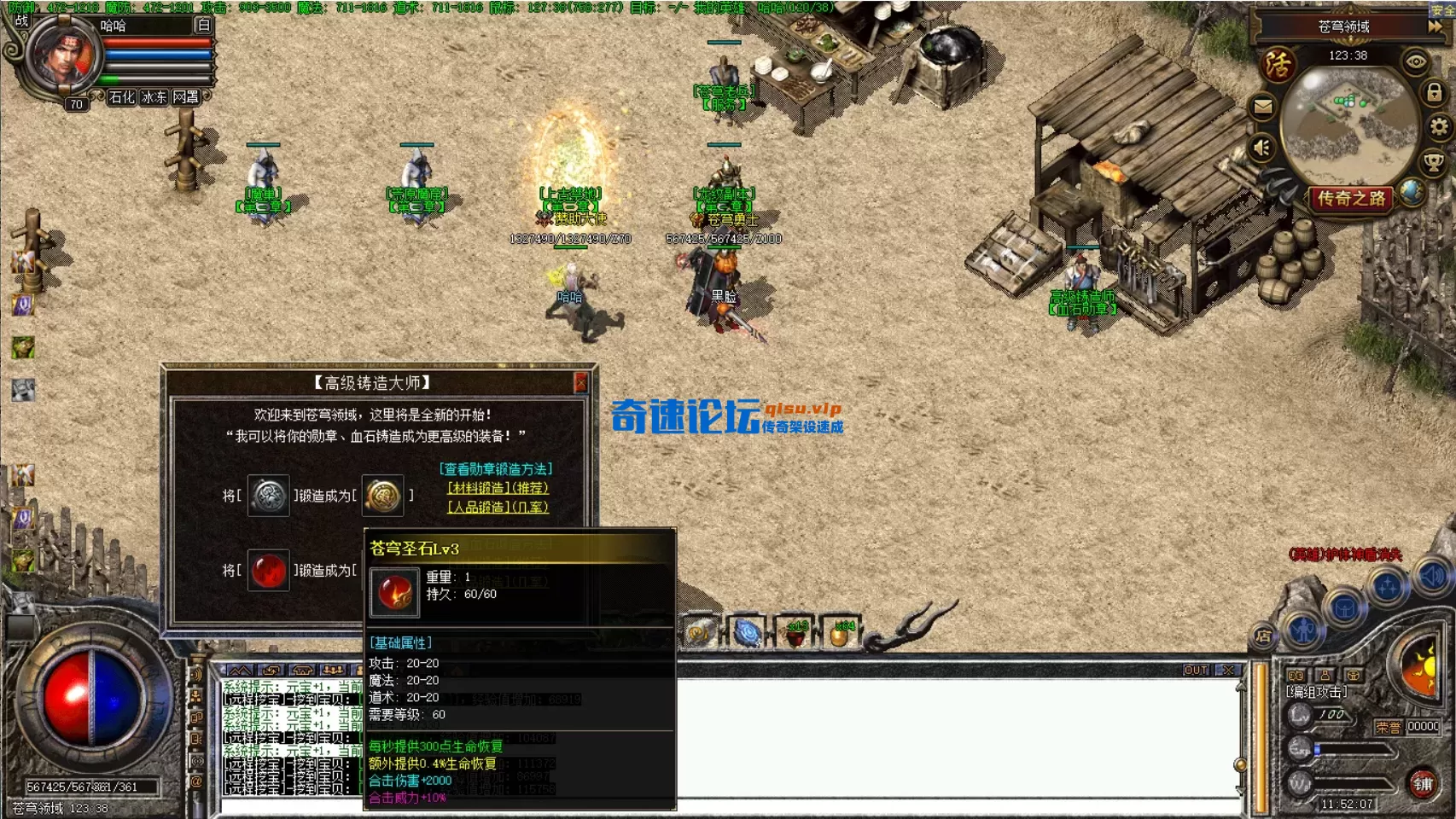Click the globe world icon under the minimap
Image resolution: width=1456 pixels, height=819 pixels.
pos(1413,193)
